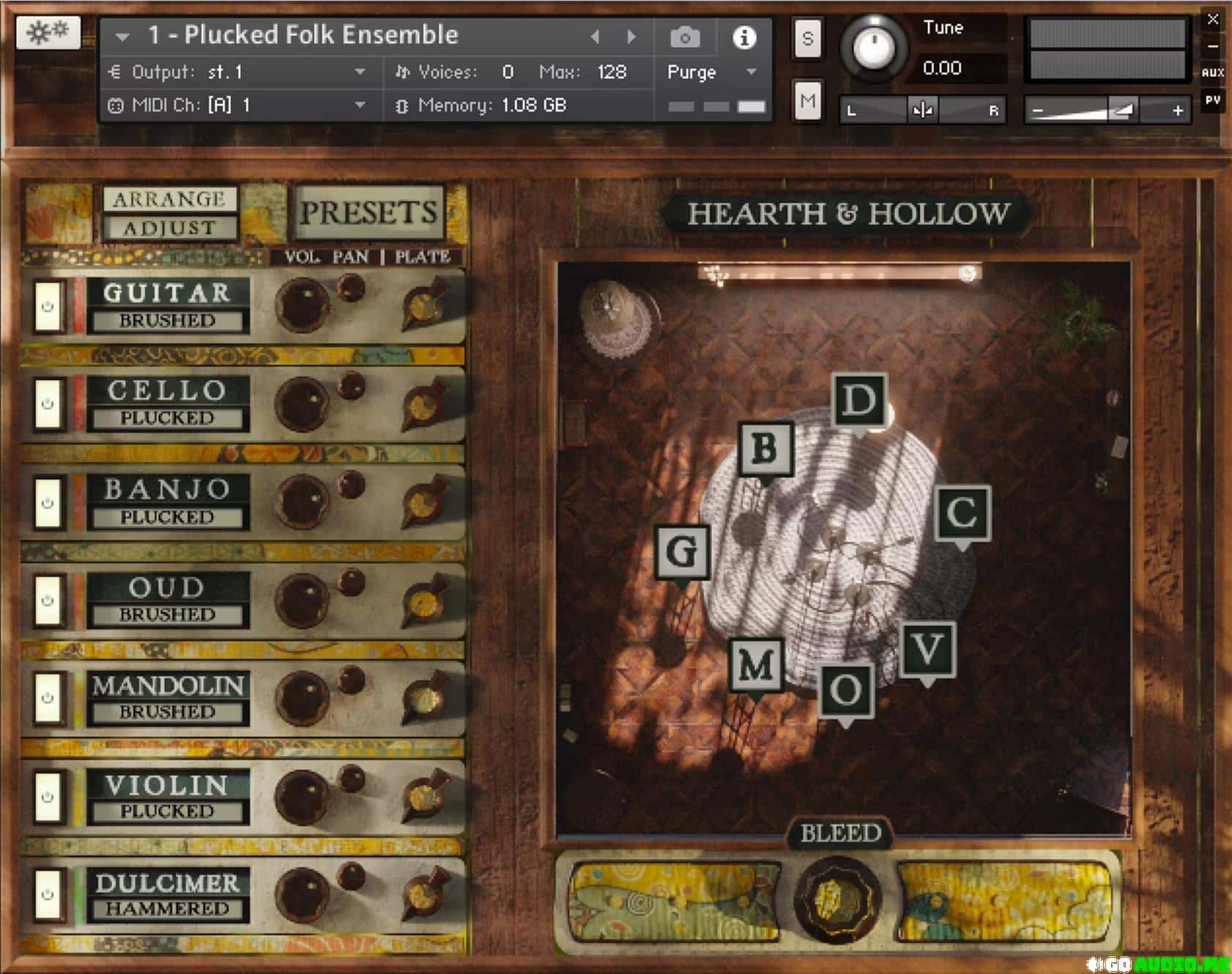
Task: Mute the instrument with the M button
Action: point(807,100)
